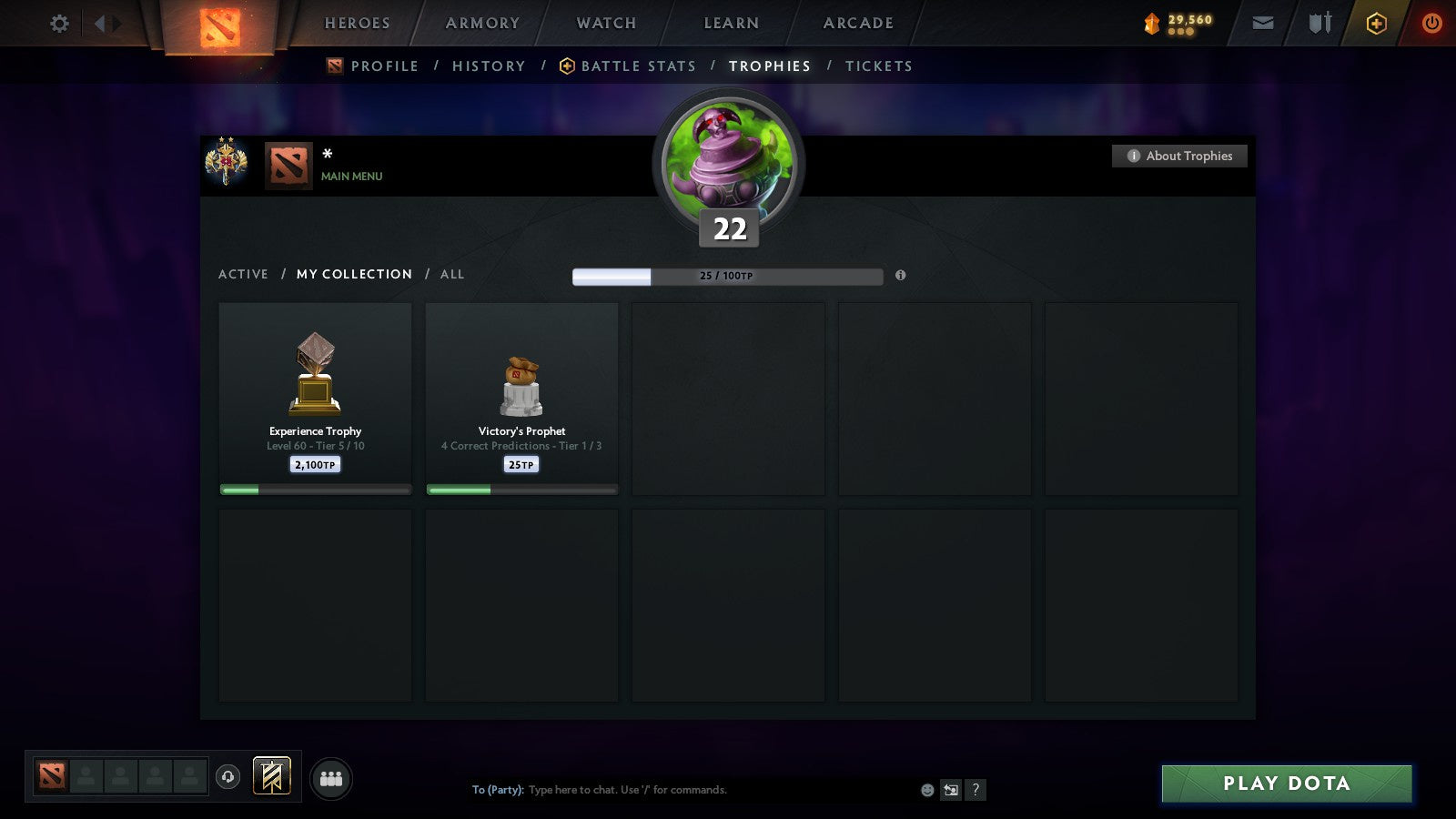
Task: Click the 25/100TP trophy progress bar
Action: coord(727,275)
